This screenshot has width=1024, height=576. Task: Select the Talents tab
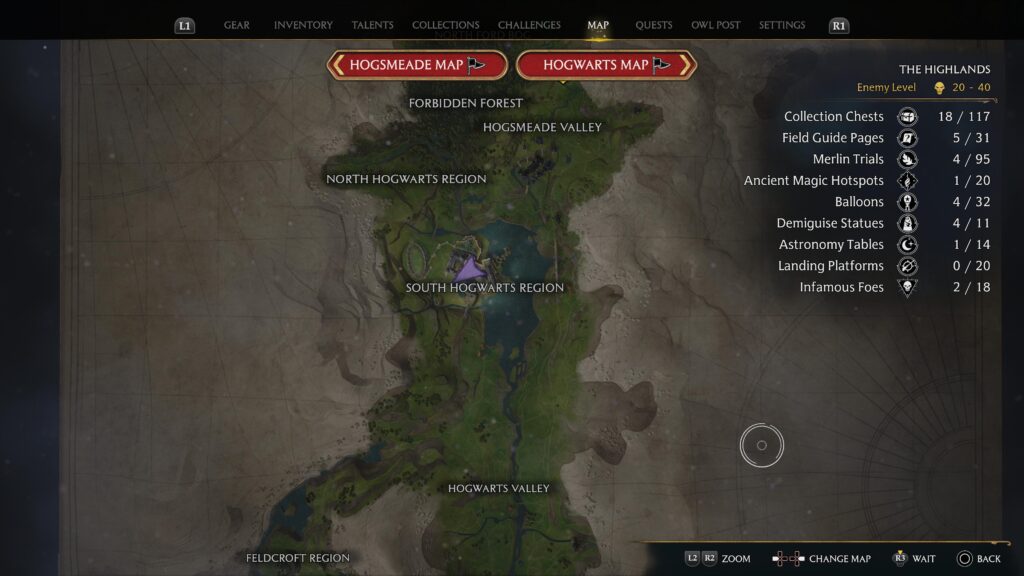(x=372, y=25)
